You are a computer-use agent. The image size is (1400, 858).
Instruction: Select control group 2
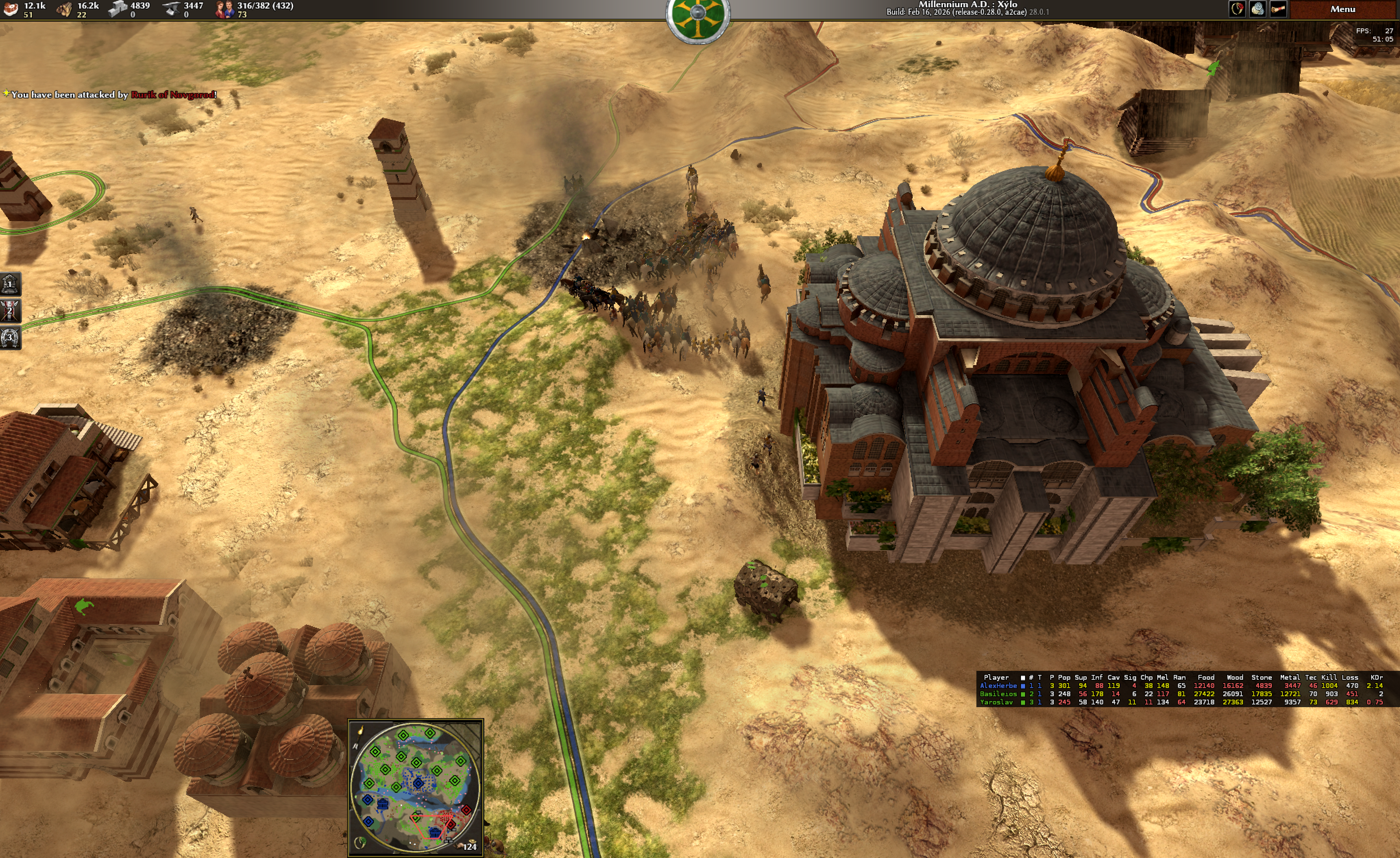10,311
